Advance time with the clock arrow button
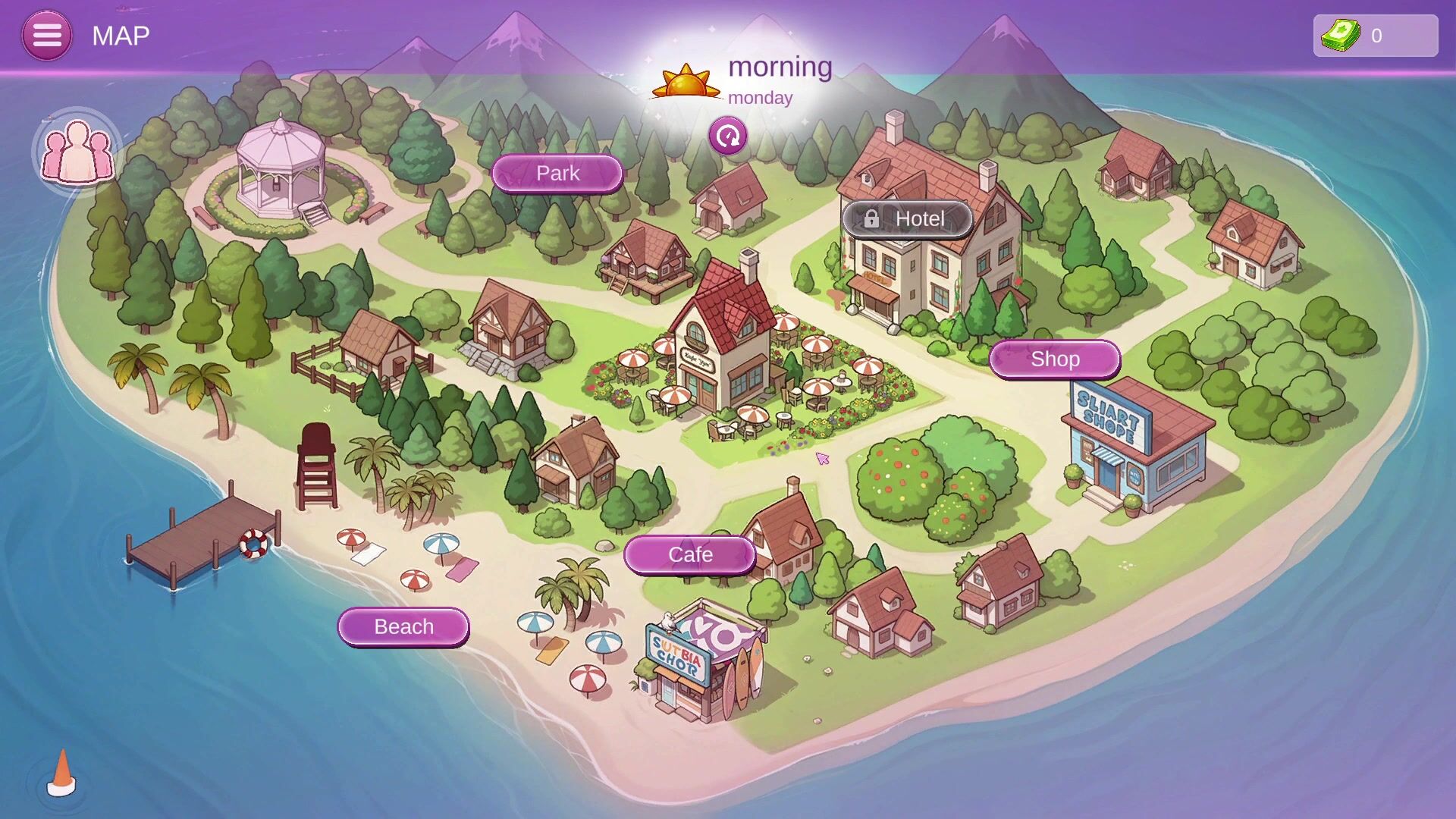The height and width of the screenshot is (819, 1456). [728, 136]
